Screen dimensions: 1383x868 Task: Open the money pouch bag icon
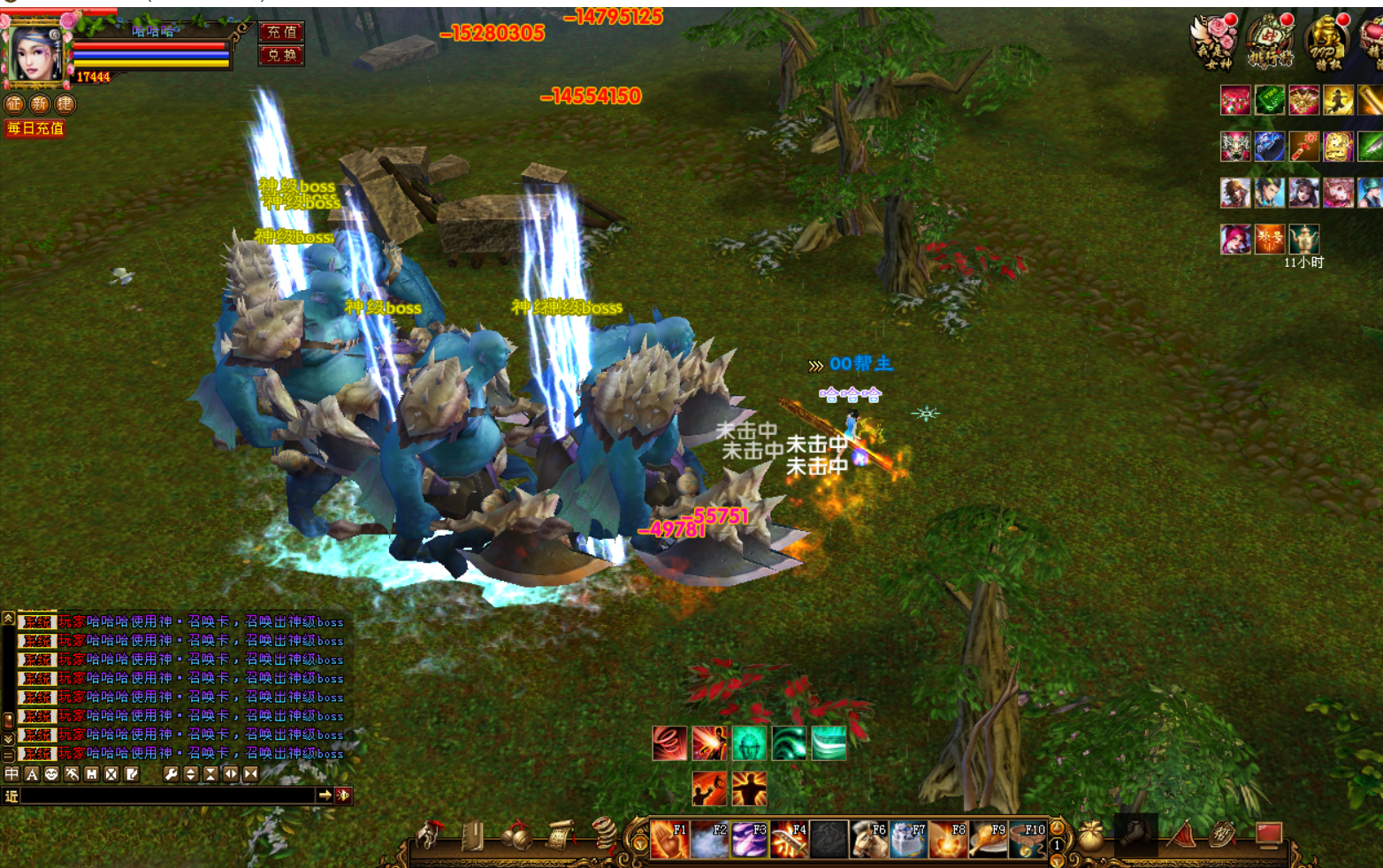pyautogui.click(x=1091, y=835)
